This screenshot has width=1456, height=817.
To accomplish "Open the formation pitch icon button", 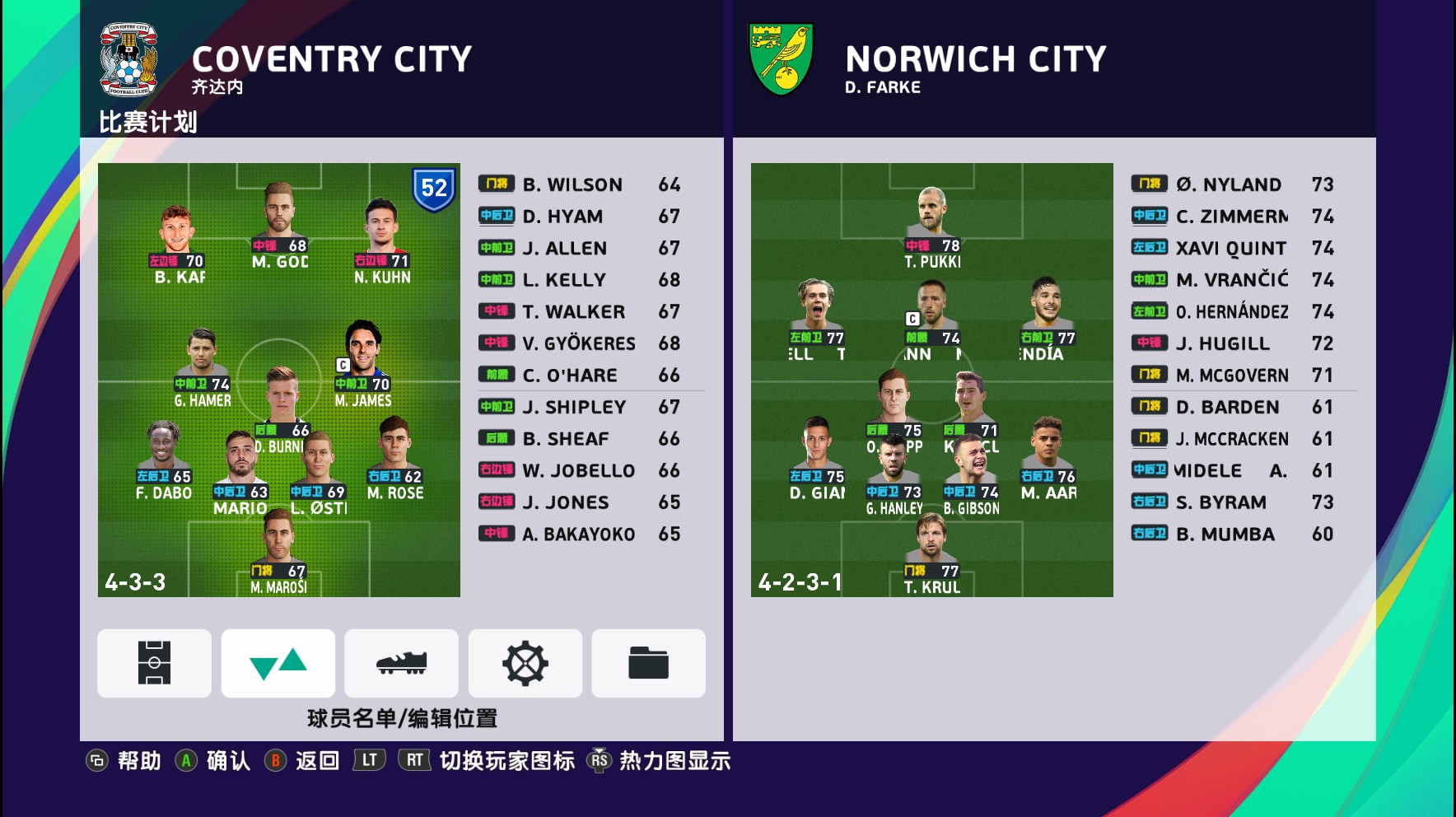I will [154, 663].
